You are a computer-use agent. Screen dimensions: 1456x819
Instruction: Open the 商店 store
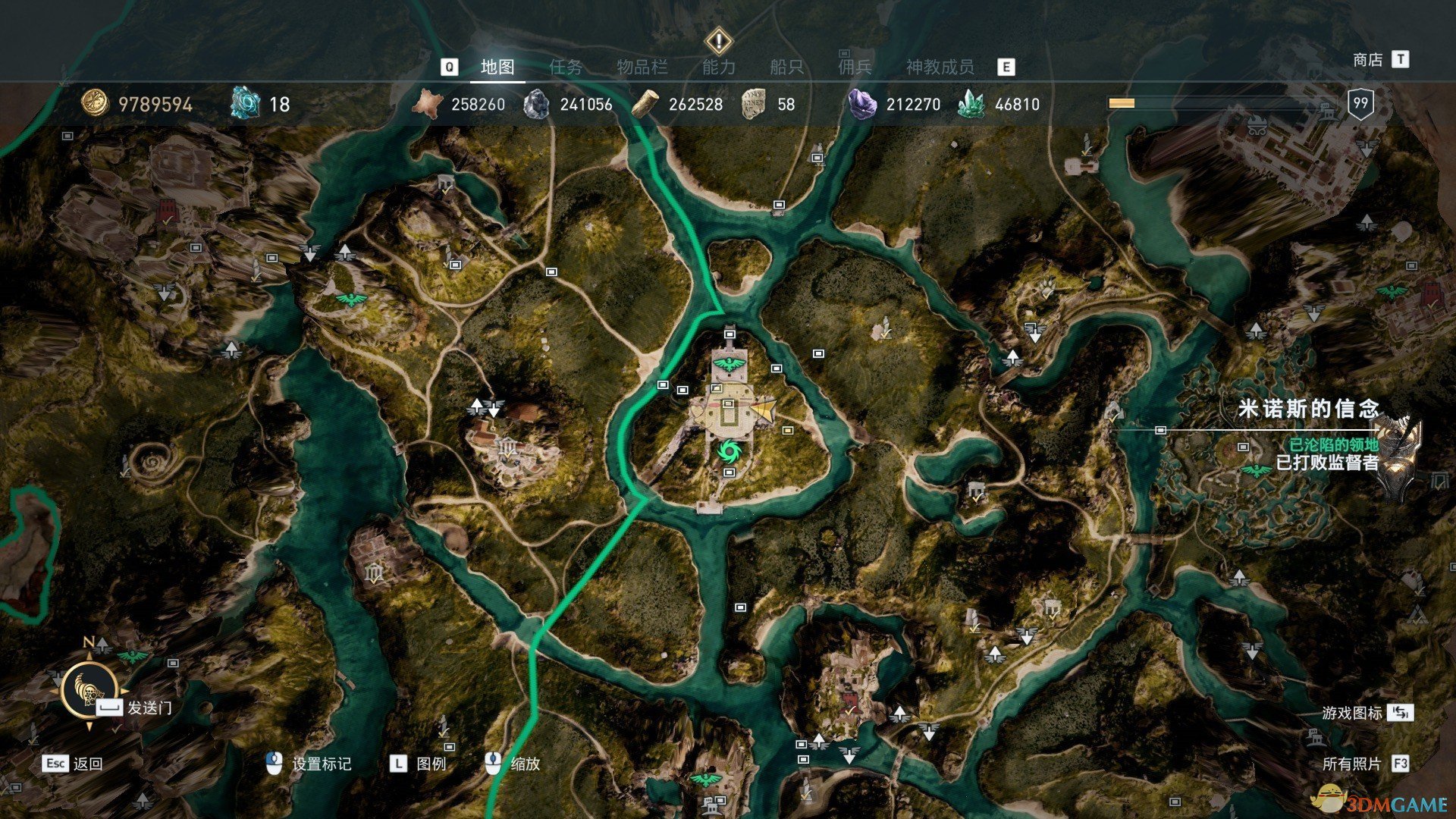[x=1368, y=60]
